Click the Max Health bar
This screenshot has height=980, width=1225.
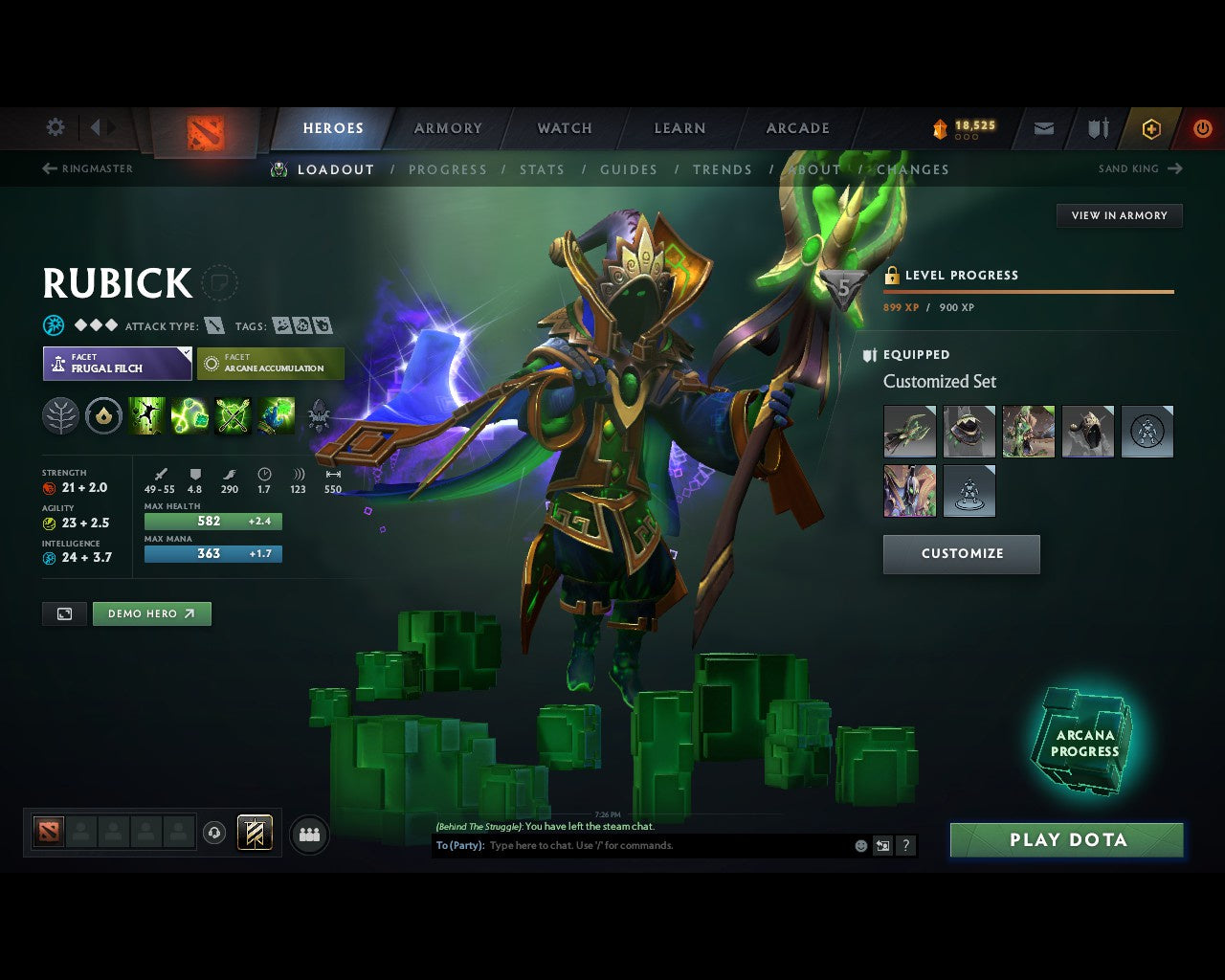(x=212, y=521)
